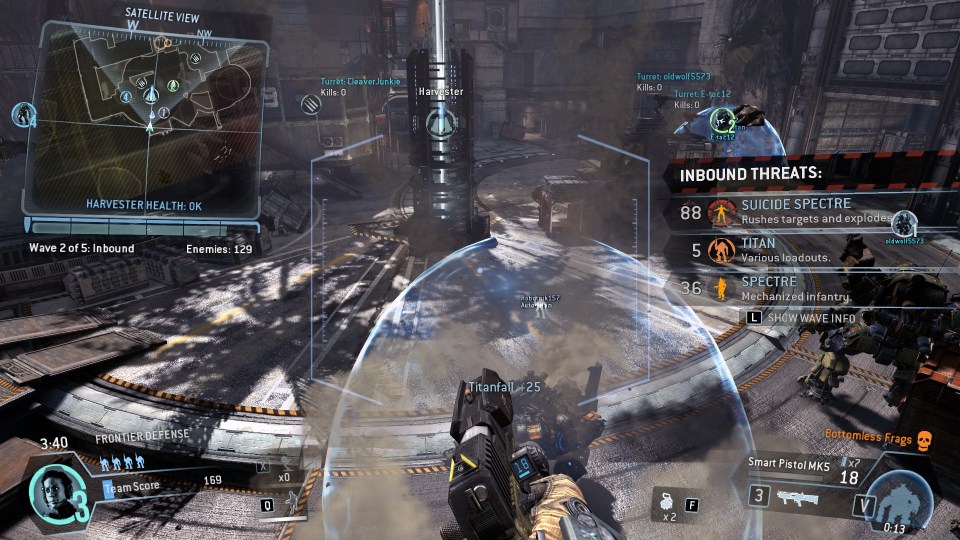
Task: Click the Bottomless Frags skull icon
Action: point(923,436)
